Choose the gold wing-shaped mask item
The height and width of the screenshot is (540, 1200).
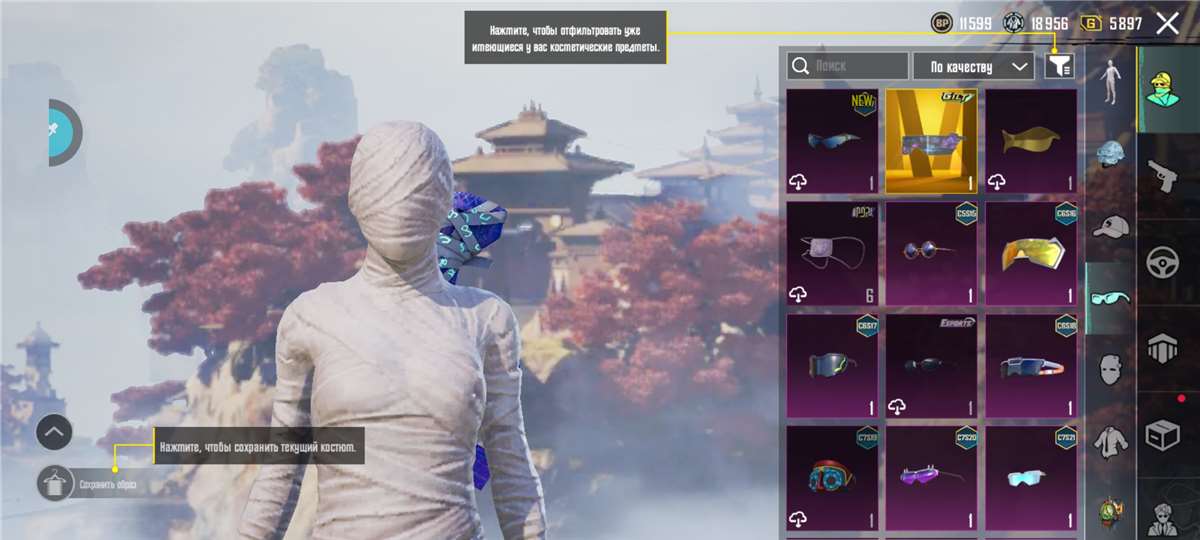tap(1031, 141)
